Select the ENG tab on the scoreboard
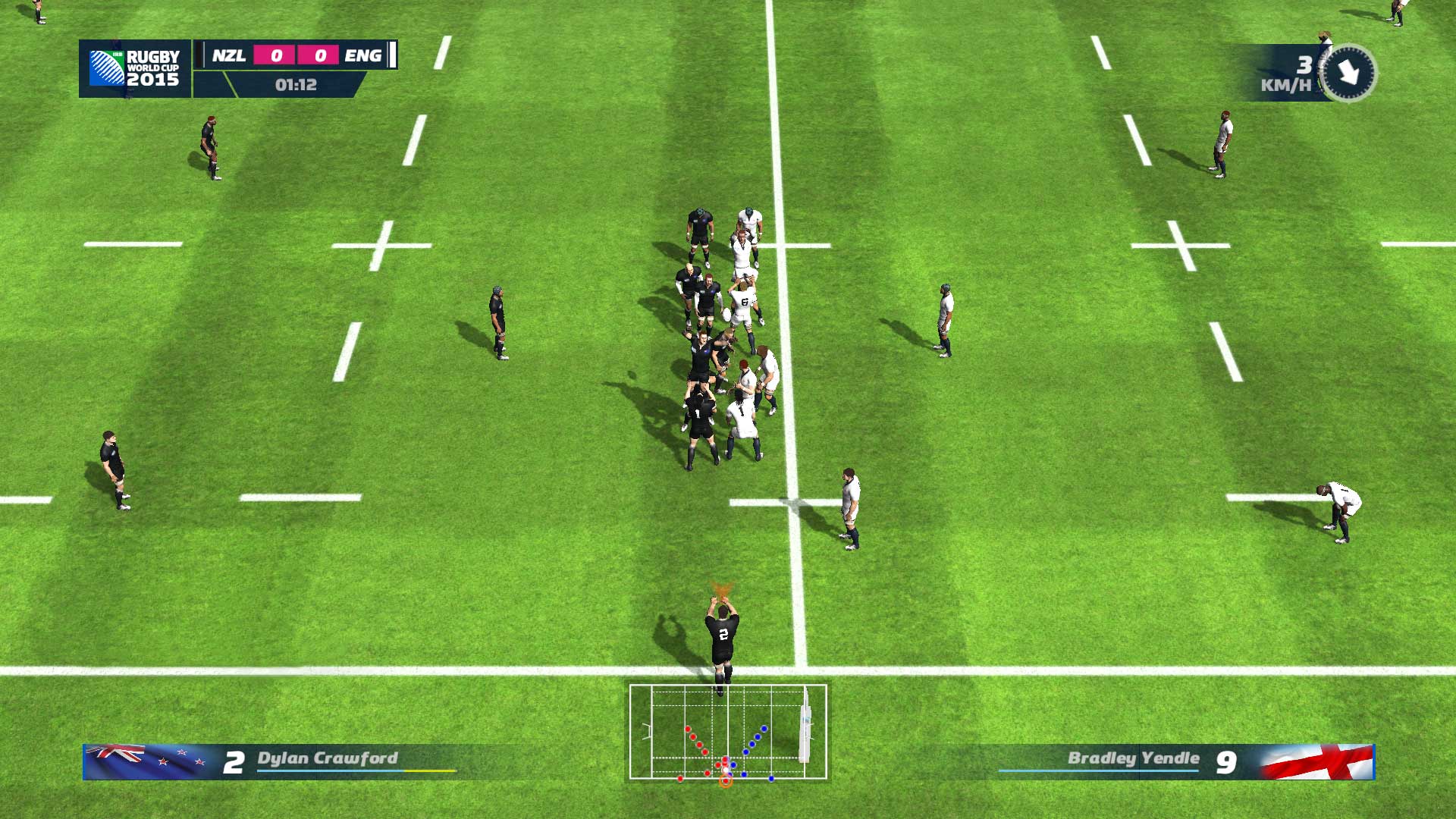This screenshot has height=819, width=1456. click(362, 55)
